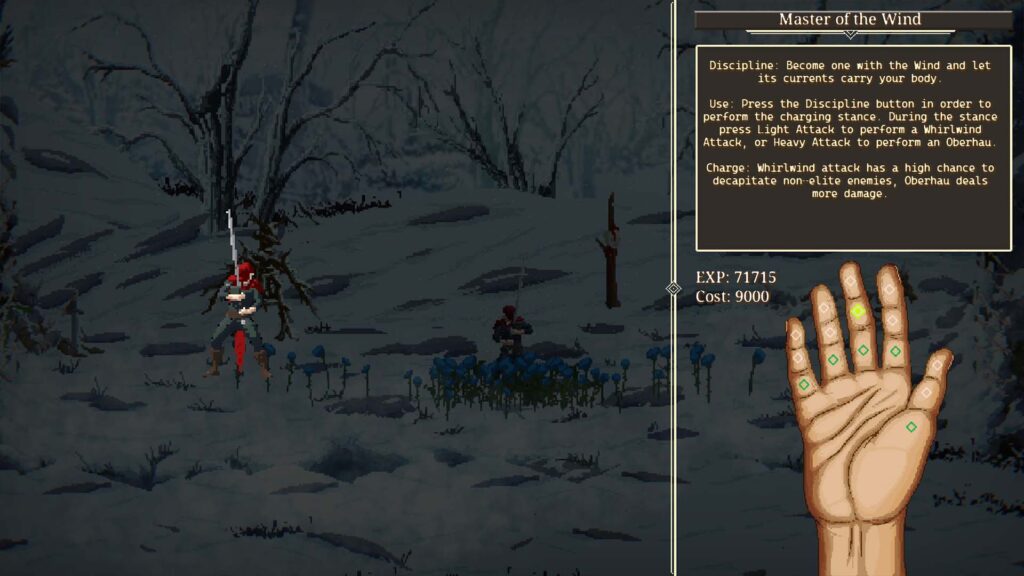Pick the thumb middle skill node

coord(925,394)
